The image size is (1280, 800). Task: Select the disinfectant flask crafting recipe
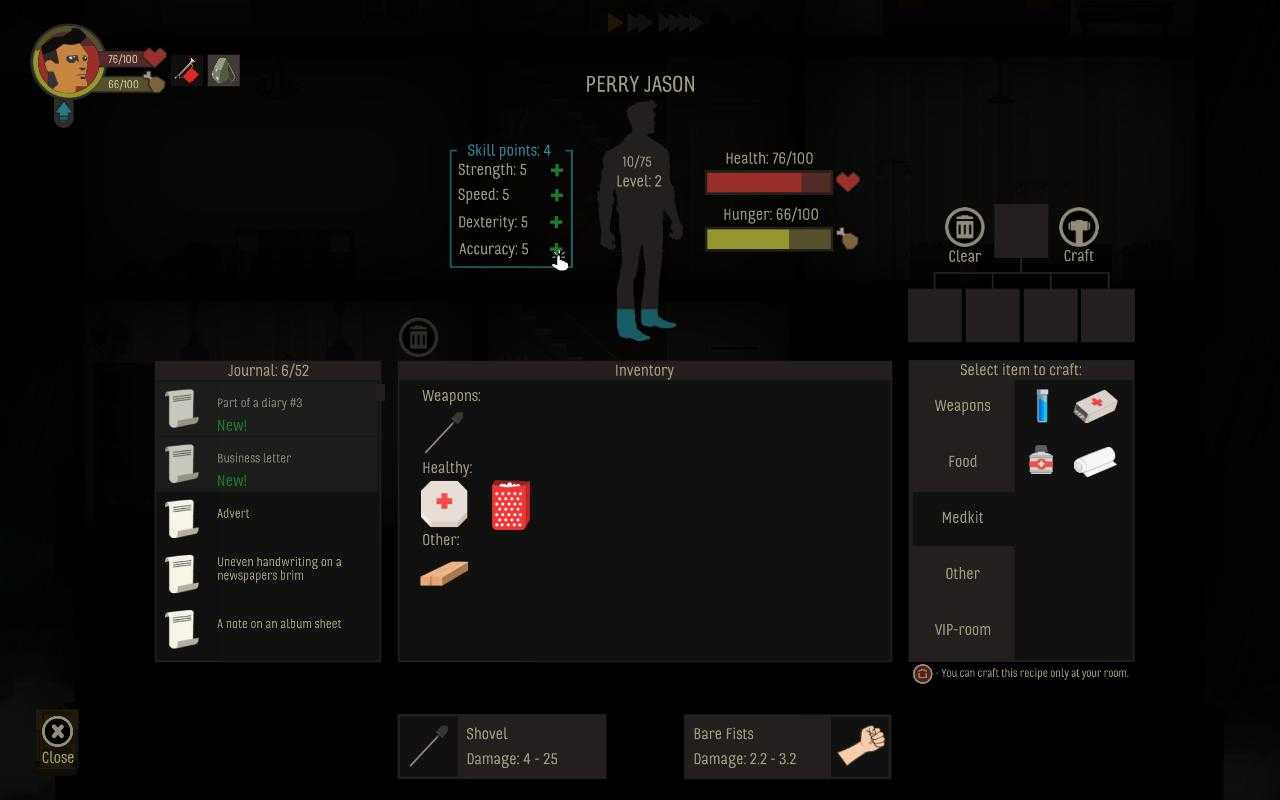(x=1040, y=460)
